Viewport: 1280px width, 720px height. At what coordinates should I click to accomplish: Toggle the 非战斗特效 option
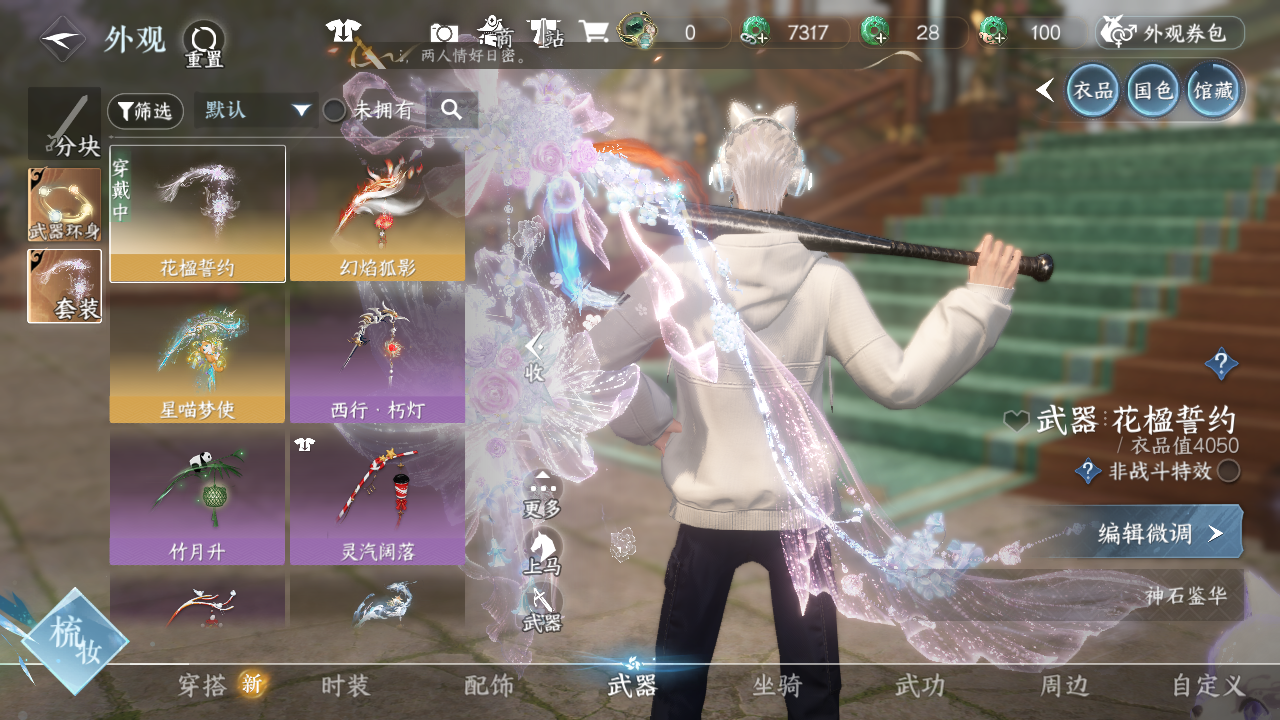(1228, 471)
